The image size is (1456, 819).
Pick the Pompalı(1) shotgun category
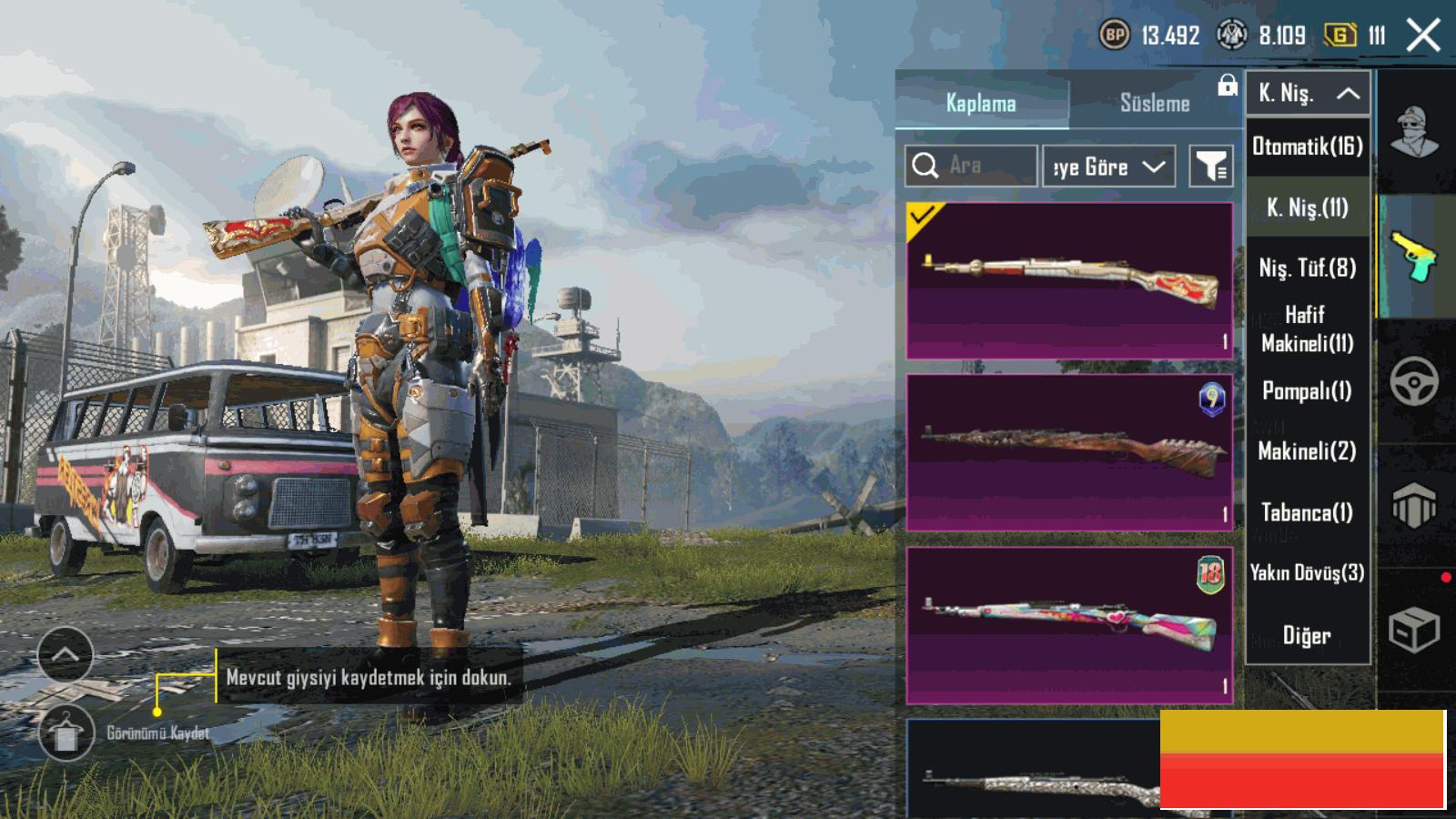(x=1308, y=390)
